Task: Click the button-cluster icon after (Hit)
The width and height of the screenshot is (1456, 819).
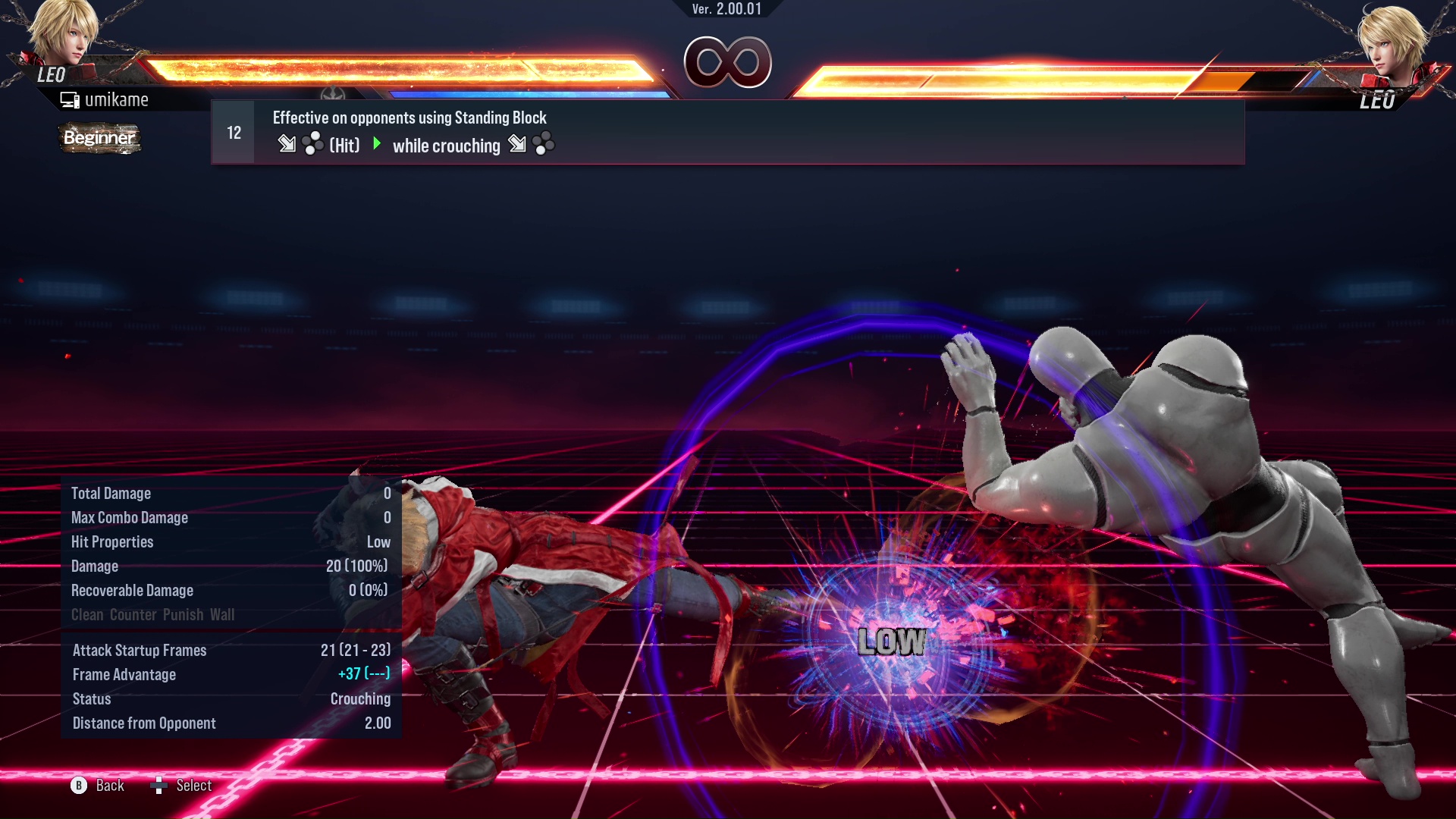Action: point(312,143)
